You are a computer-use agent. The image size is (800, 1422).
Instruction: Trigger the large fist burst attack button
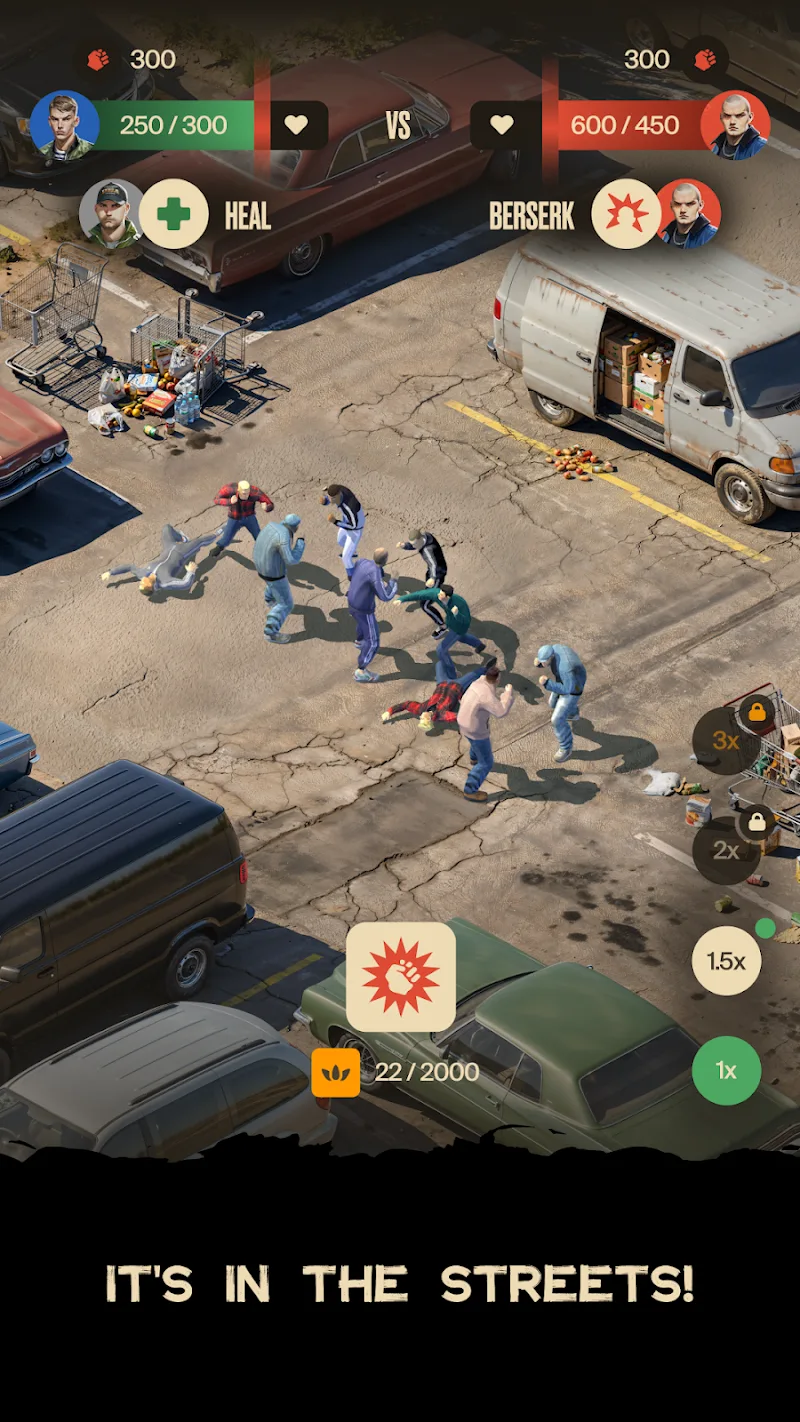[401, 977]
